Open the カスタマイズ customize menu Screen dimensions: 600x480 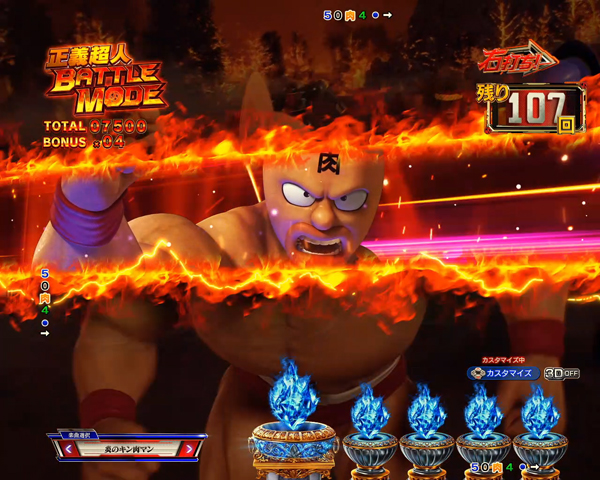point(503,373)
